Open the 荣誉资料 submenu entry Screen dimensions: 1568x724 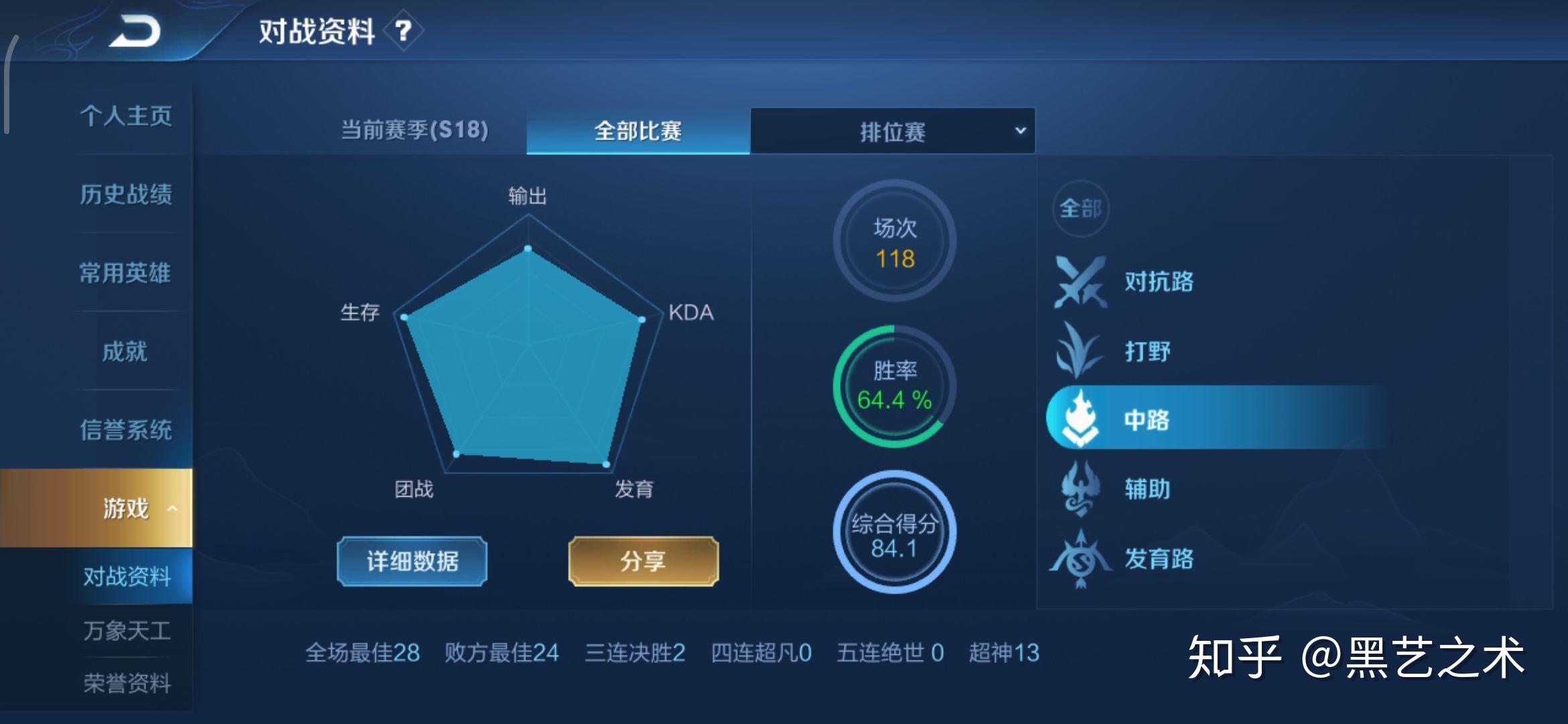tap(127, 684)
